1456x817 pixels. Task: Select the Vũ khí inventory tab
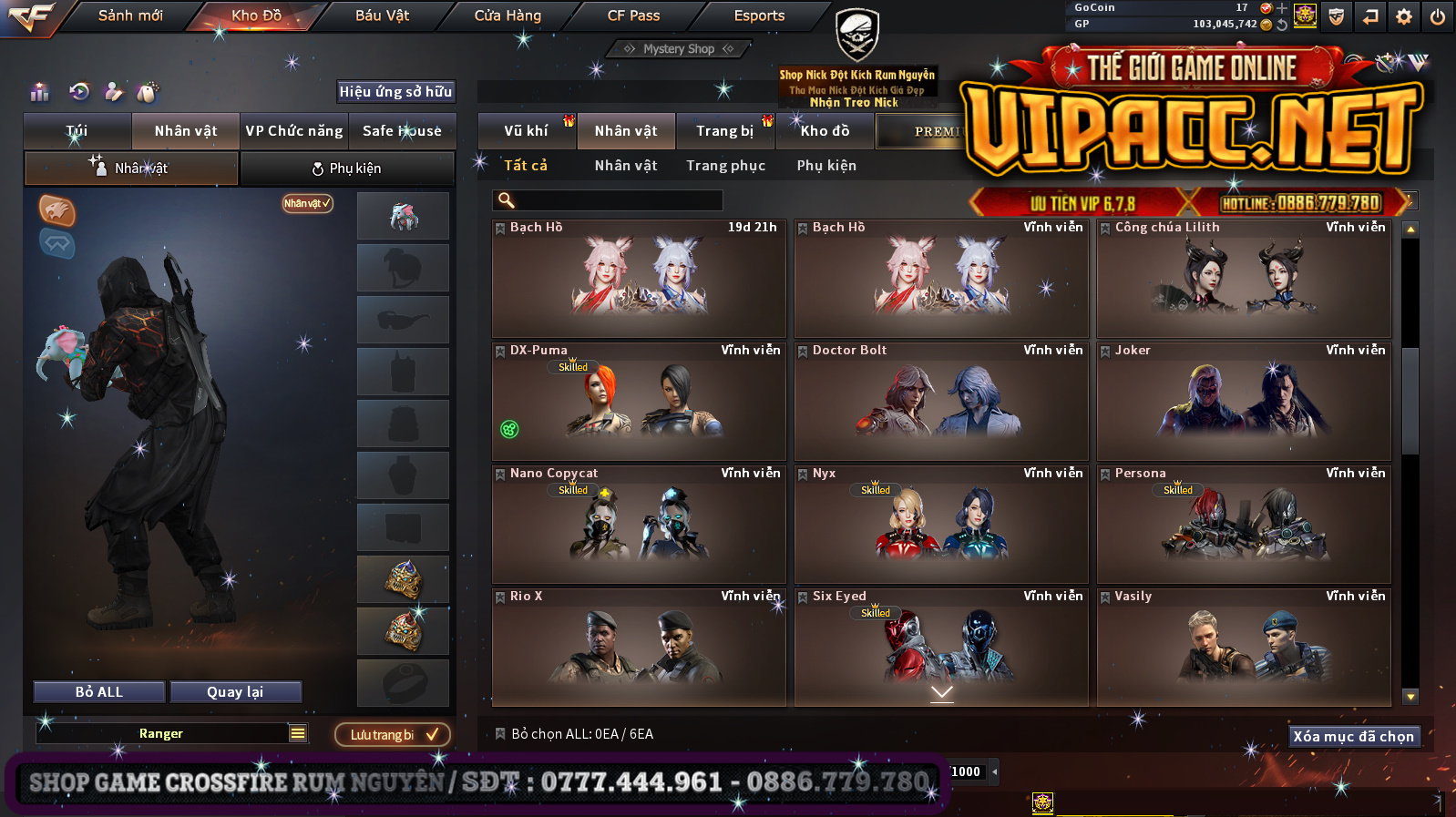(527, 131)
